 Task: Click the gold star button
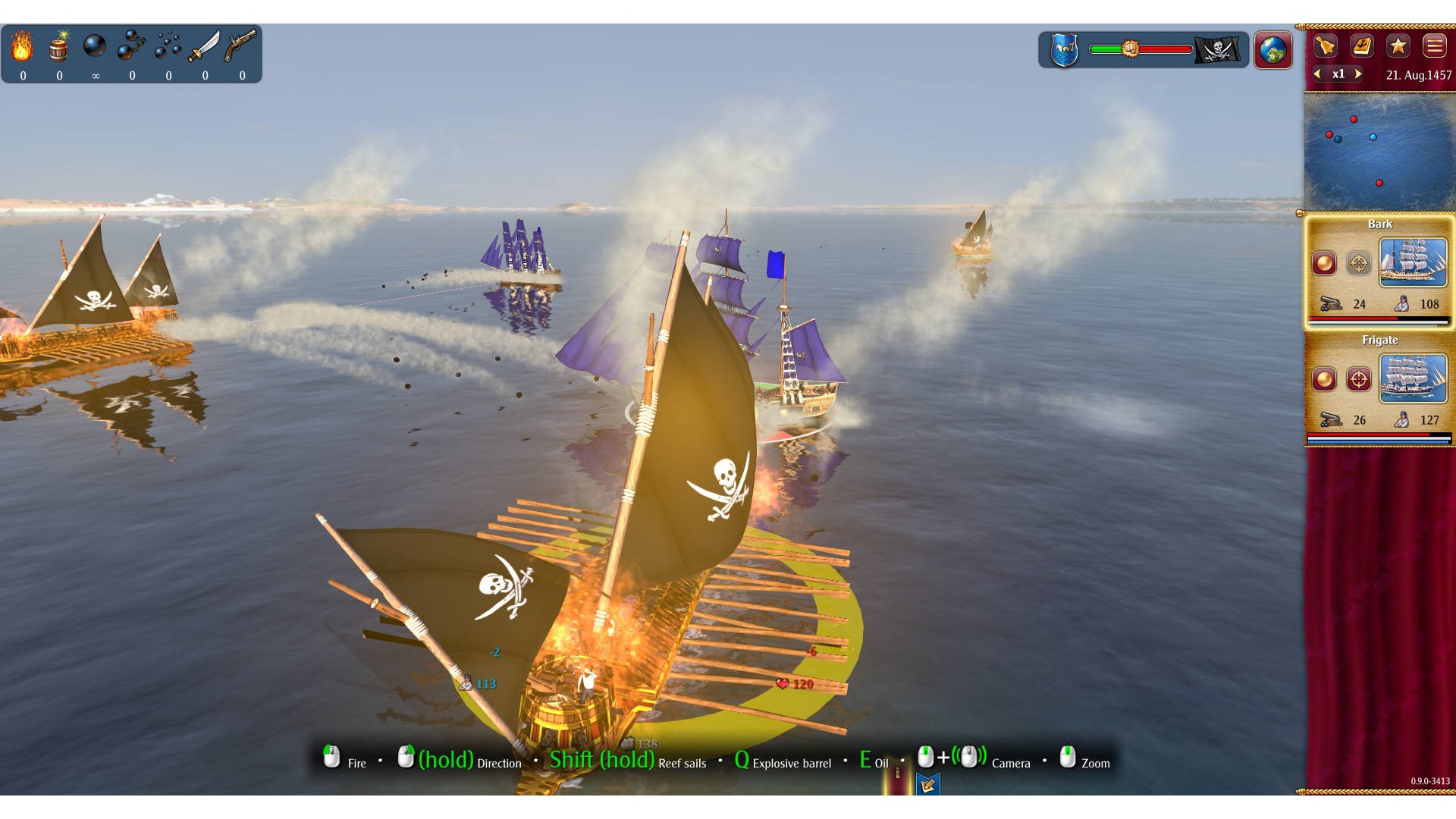coord(1398,46)
